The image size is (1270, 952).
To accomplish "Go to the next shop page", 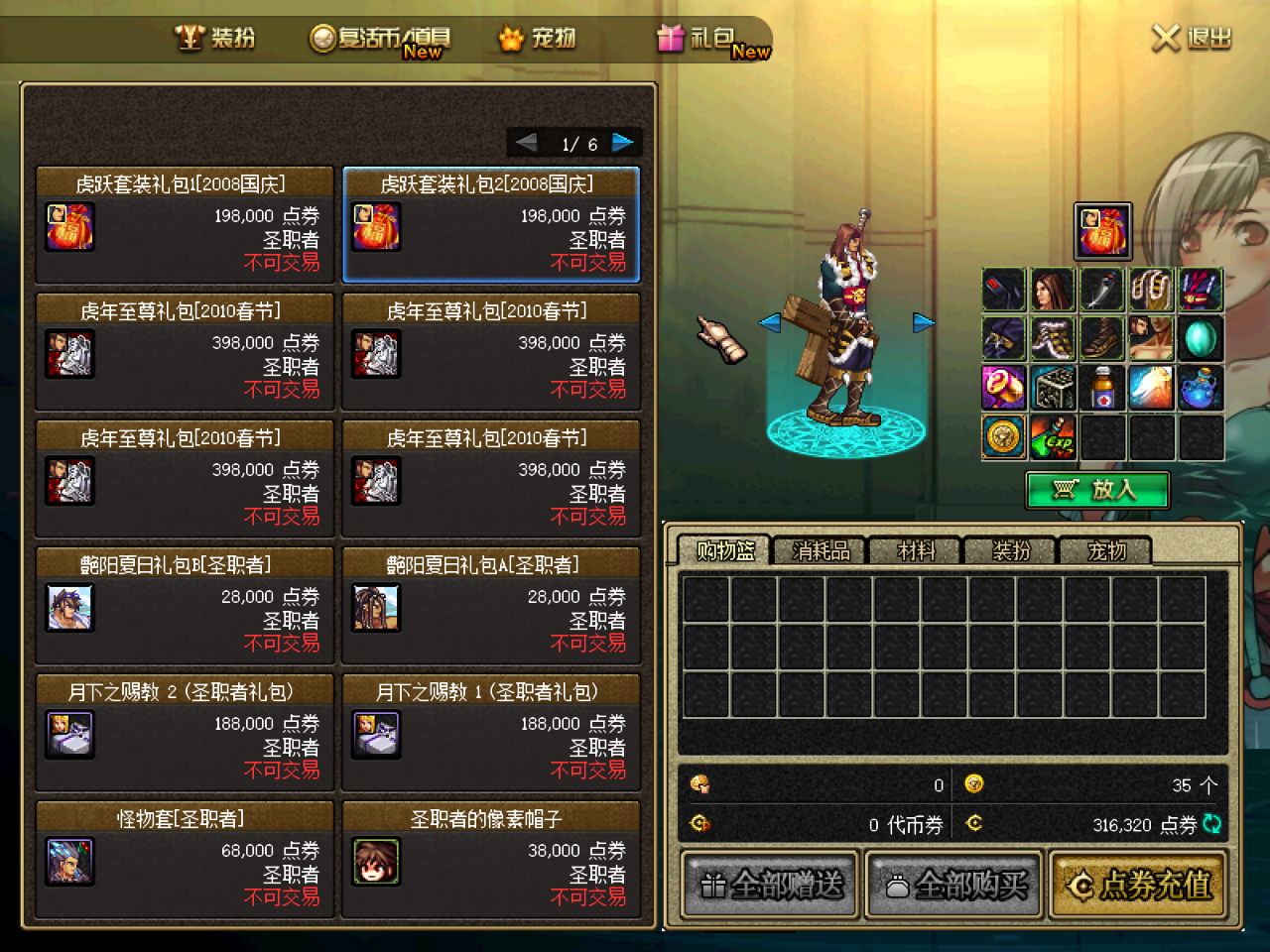I will point(623,143).
